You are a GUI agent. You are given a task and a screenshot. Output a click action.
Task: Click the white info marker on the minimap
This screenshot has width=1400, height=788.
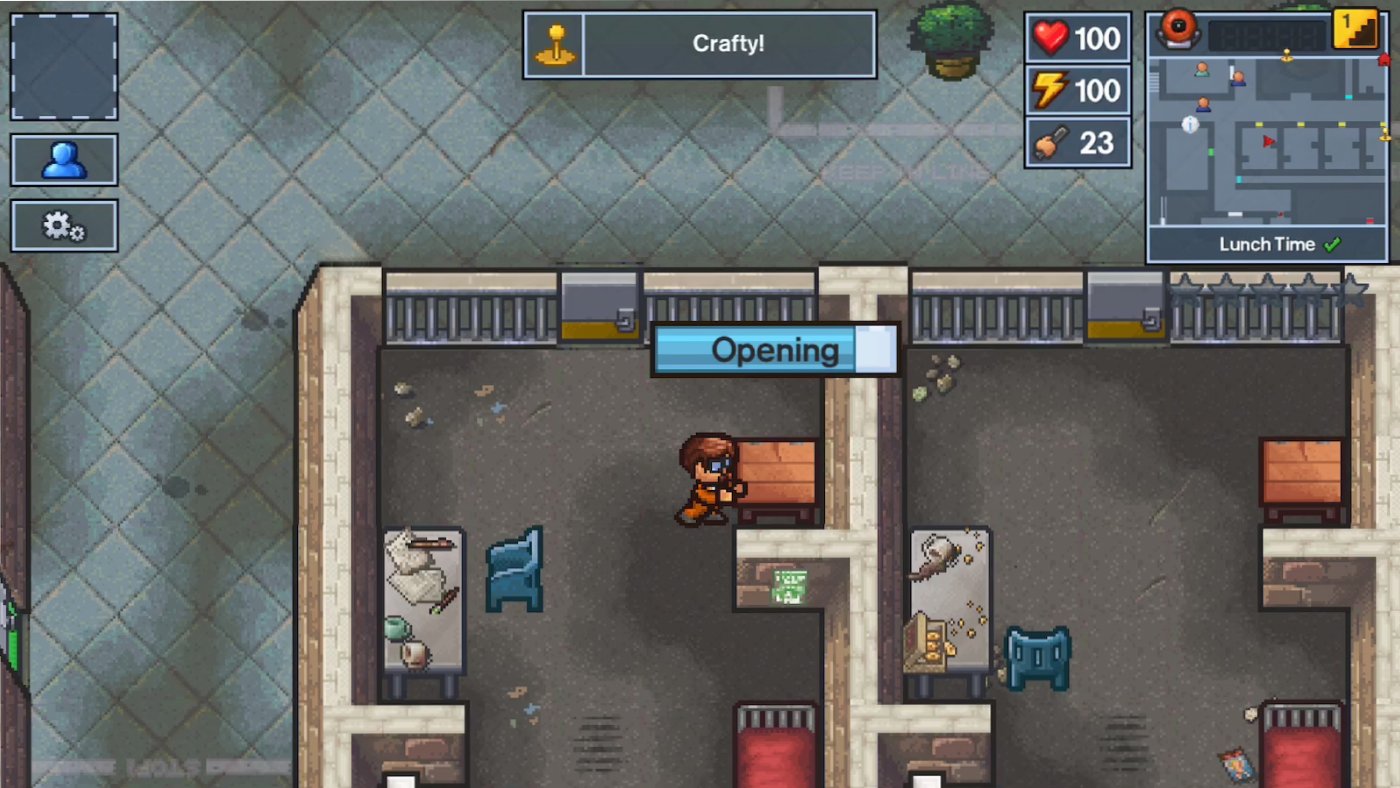tap(1190, 125)
